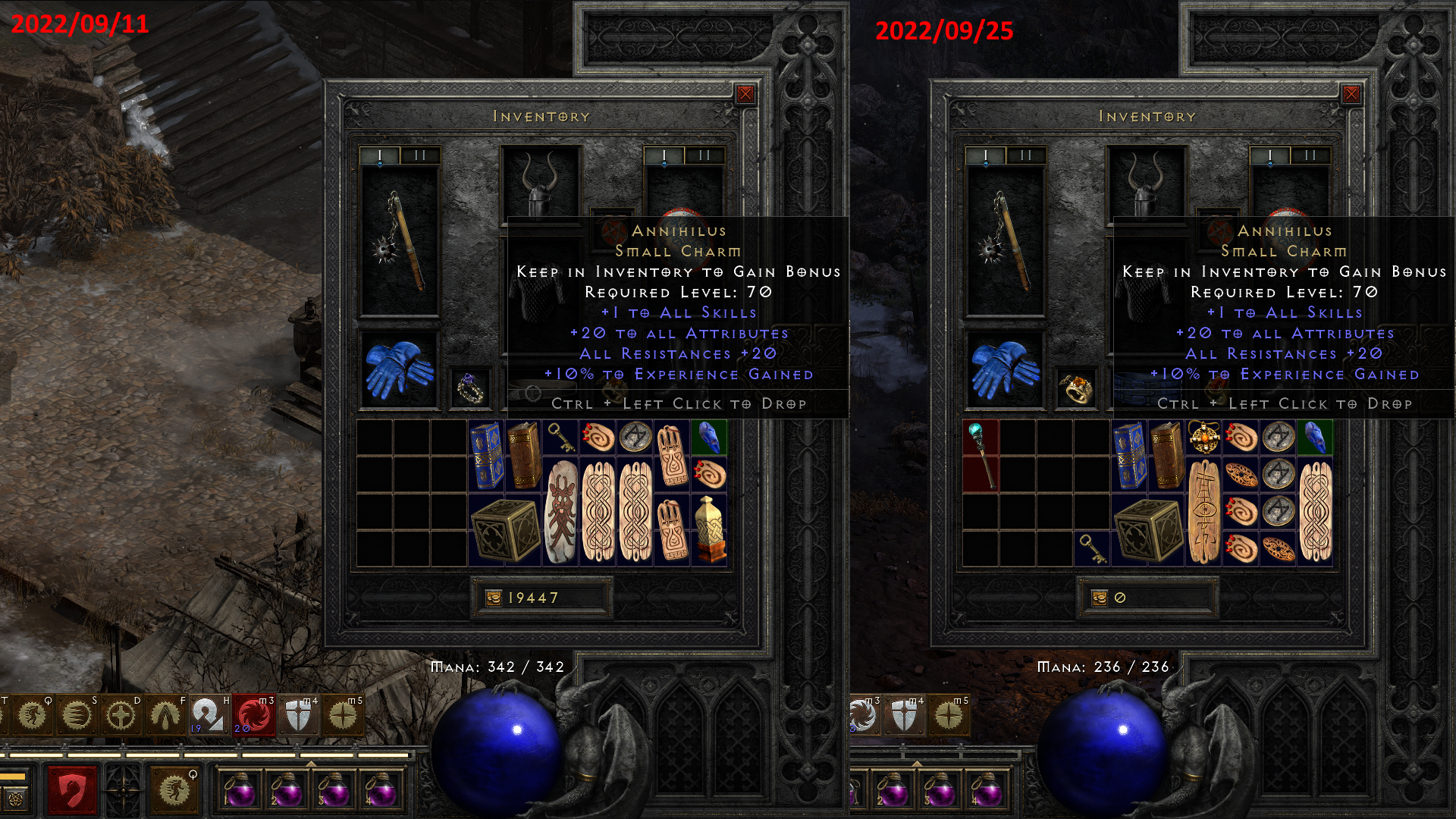Switch back to weapon swap tab I
Viewport: 1456px width, 819px height.
tap(380, 155)
